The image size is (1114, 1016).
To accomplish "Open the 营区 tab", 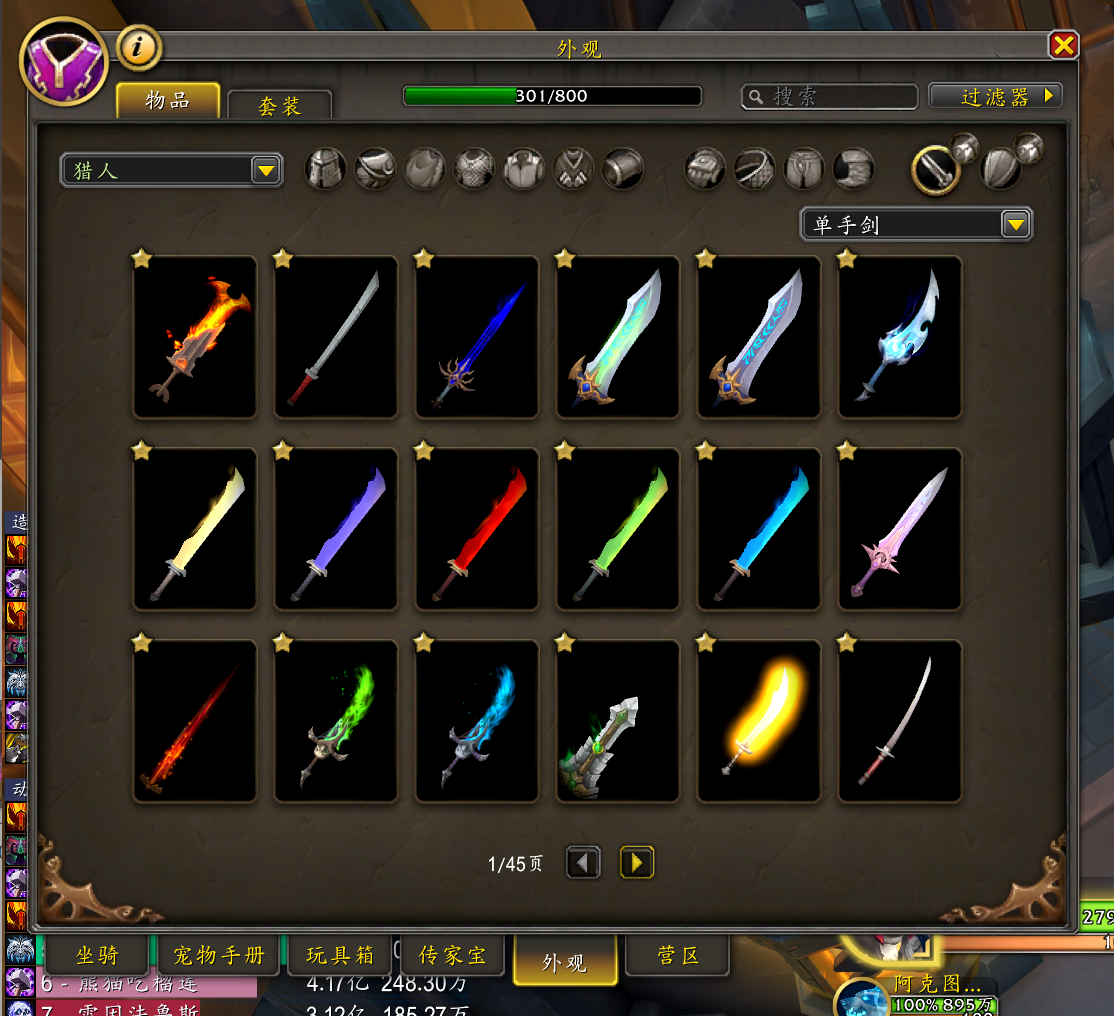I will point(678,955).
